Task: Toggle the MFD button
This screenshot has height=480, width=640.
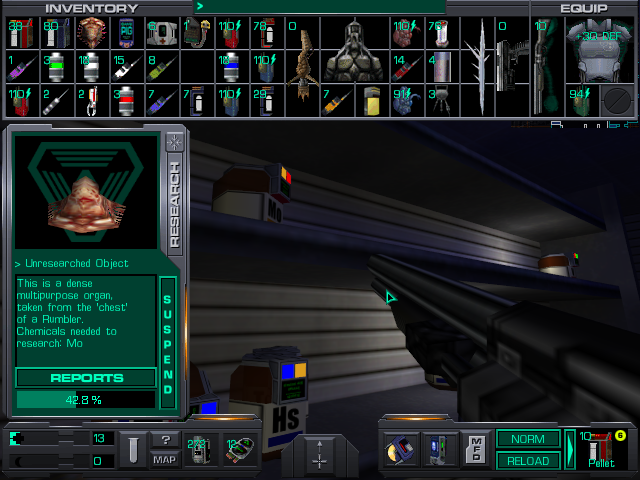Action: pos(477,449)
